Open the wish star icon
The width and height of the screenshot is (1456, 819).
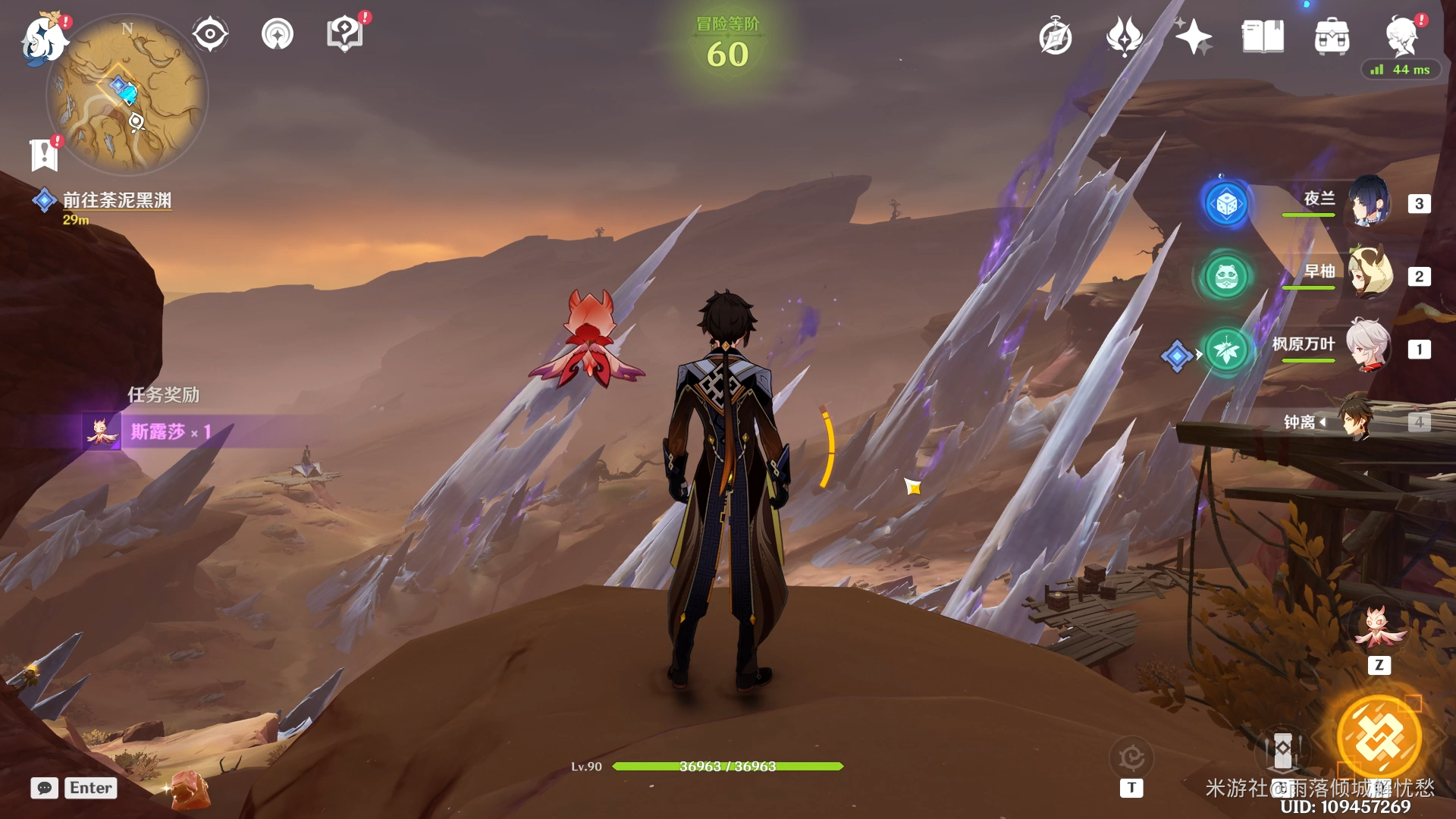pos(1193,36)
